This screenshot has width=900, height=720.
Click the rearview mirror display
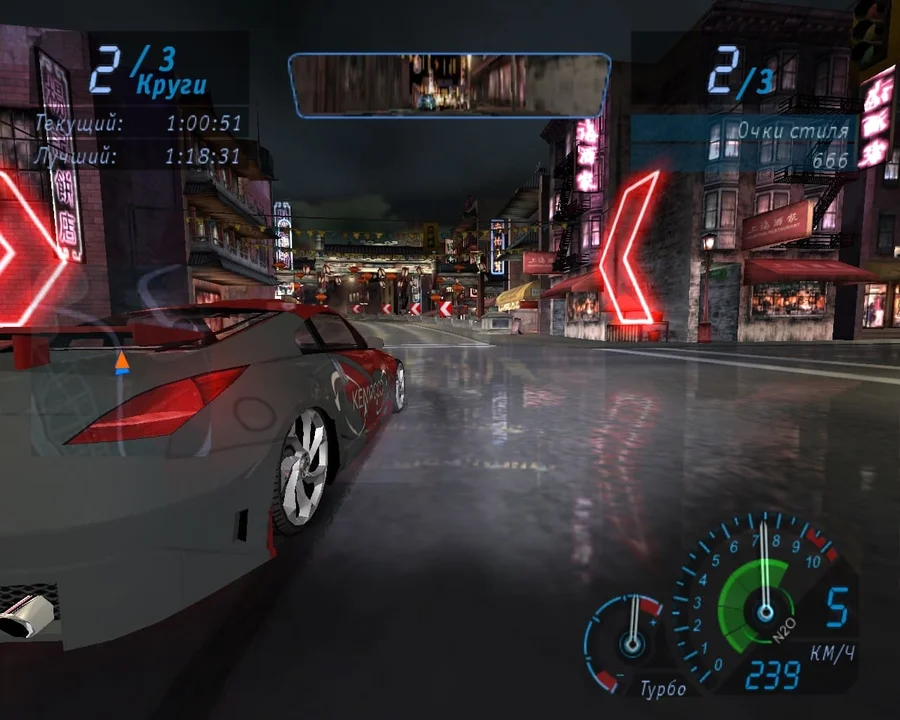point(449,84)
